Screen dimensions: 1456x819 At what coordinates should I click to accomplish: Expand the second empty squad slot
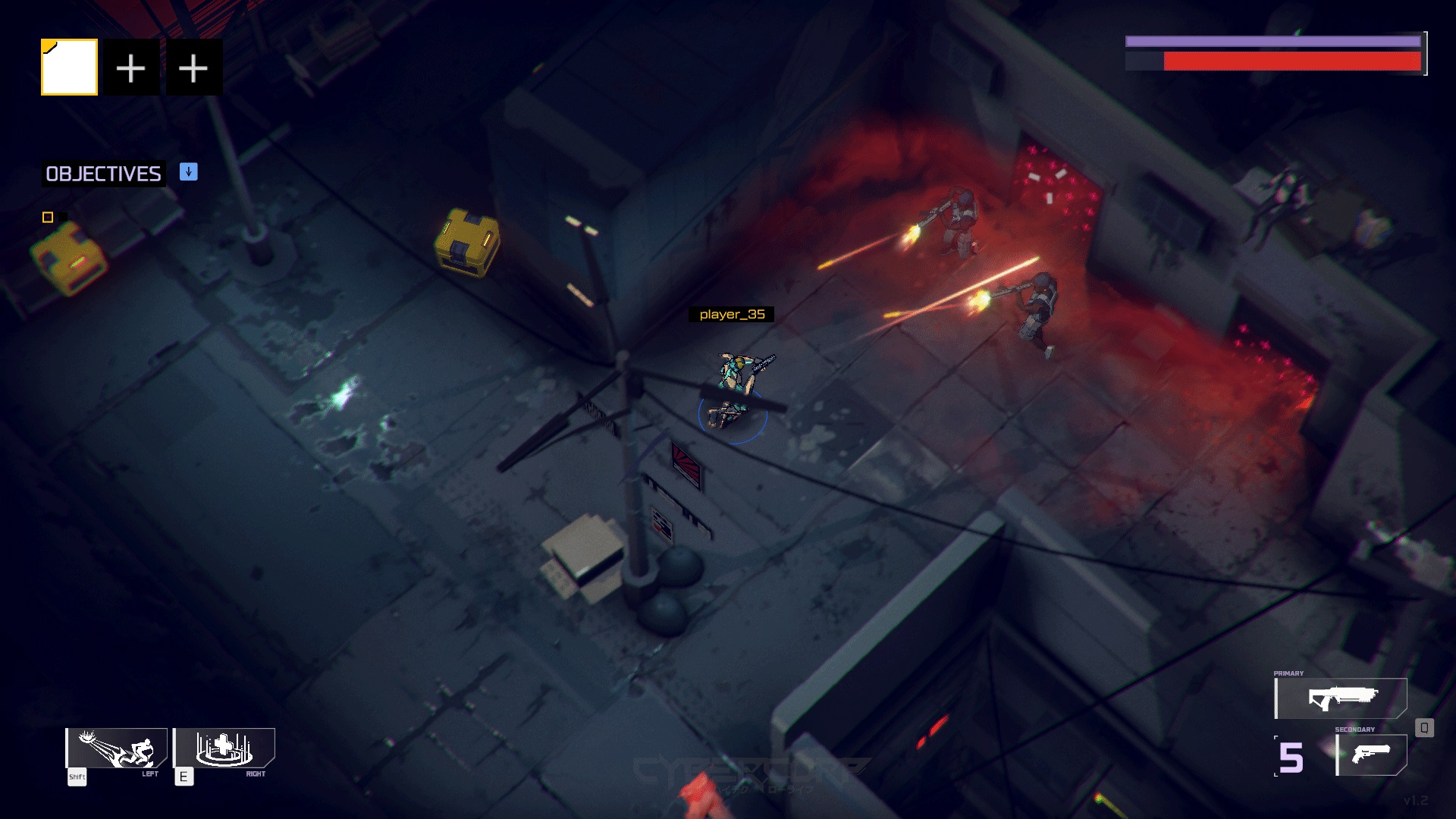pos(195,67)
